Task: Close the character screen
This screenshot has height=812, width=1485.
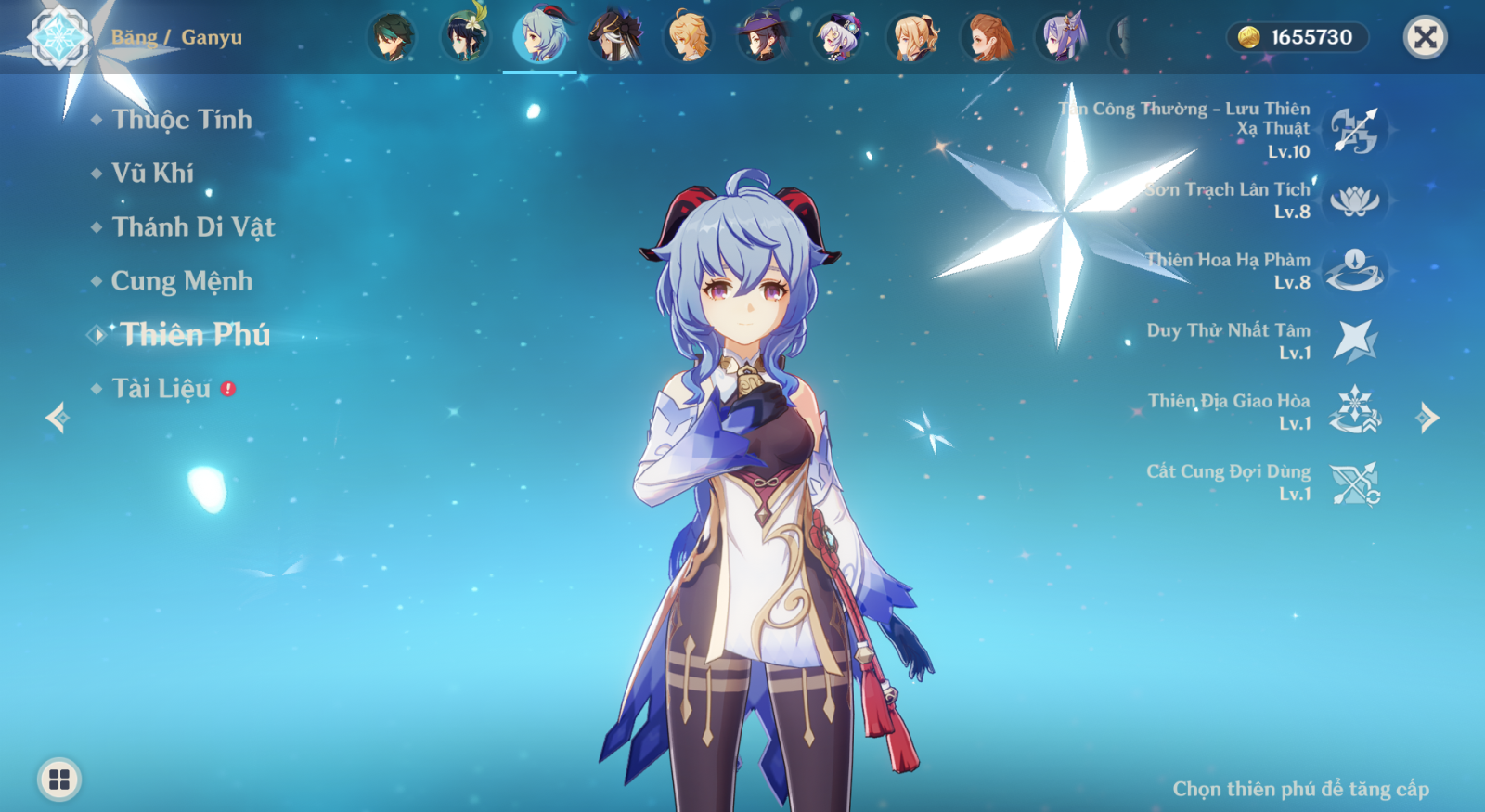Action: tap(1425, 37)
